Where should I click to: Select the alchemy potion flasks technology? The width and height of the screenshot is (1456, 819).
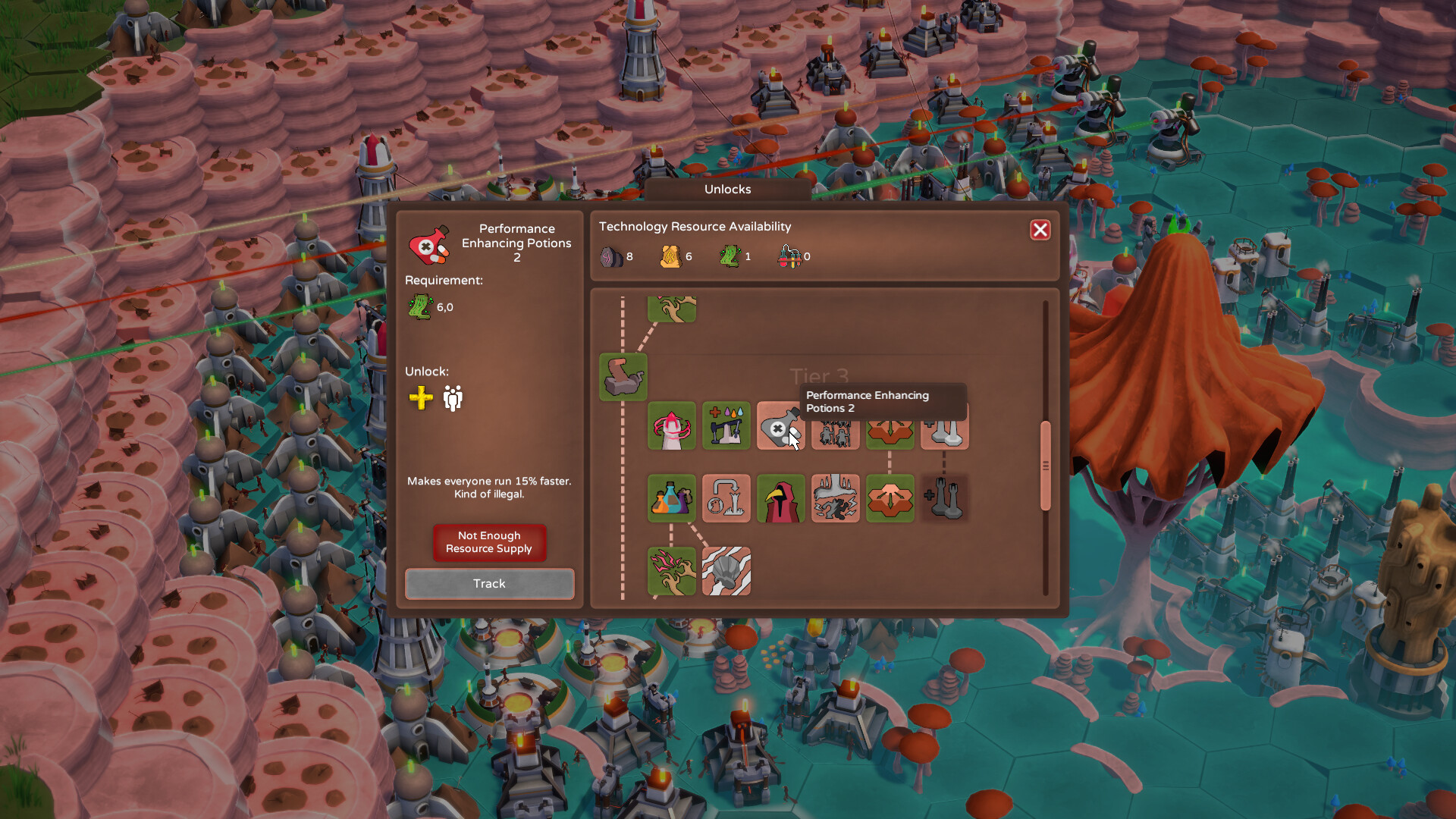pos(672,498)
